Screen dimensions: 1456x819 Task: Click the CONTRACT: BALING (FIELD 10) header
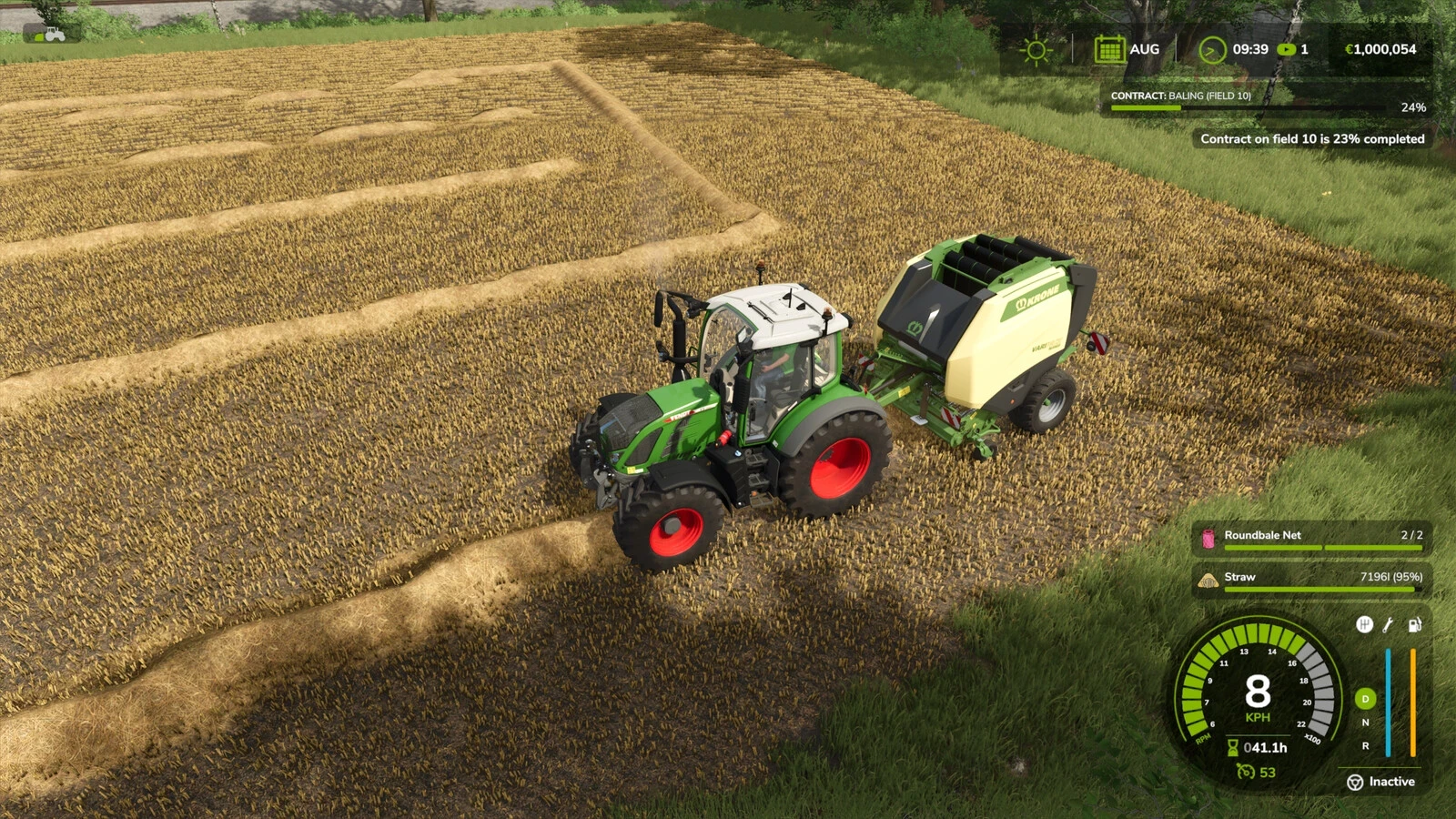(x=1180, y=94)
